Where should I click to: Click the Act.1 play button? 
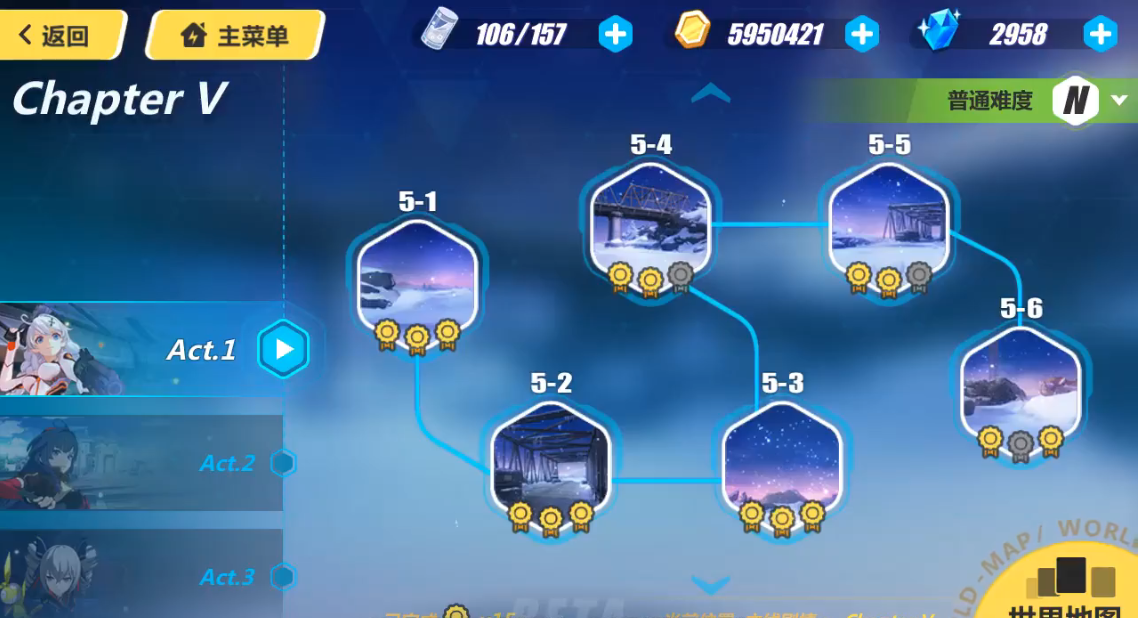click(284, 349)
